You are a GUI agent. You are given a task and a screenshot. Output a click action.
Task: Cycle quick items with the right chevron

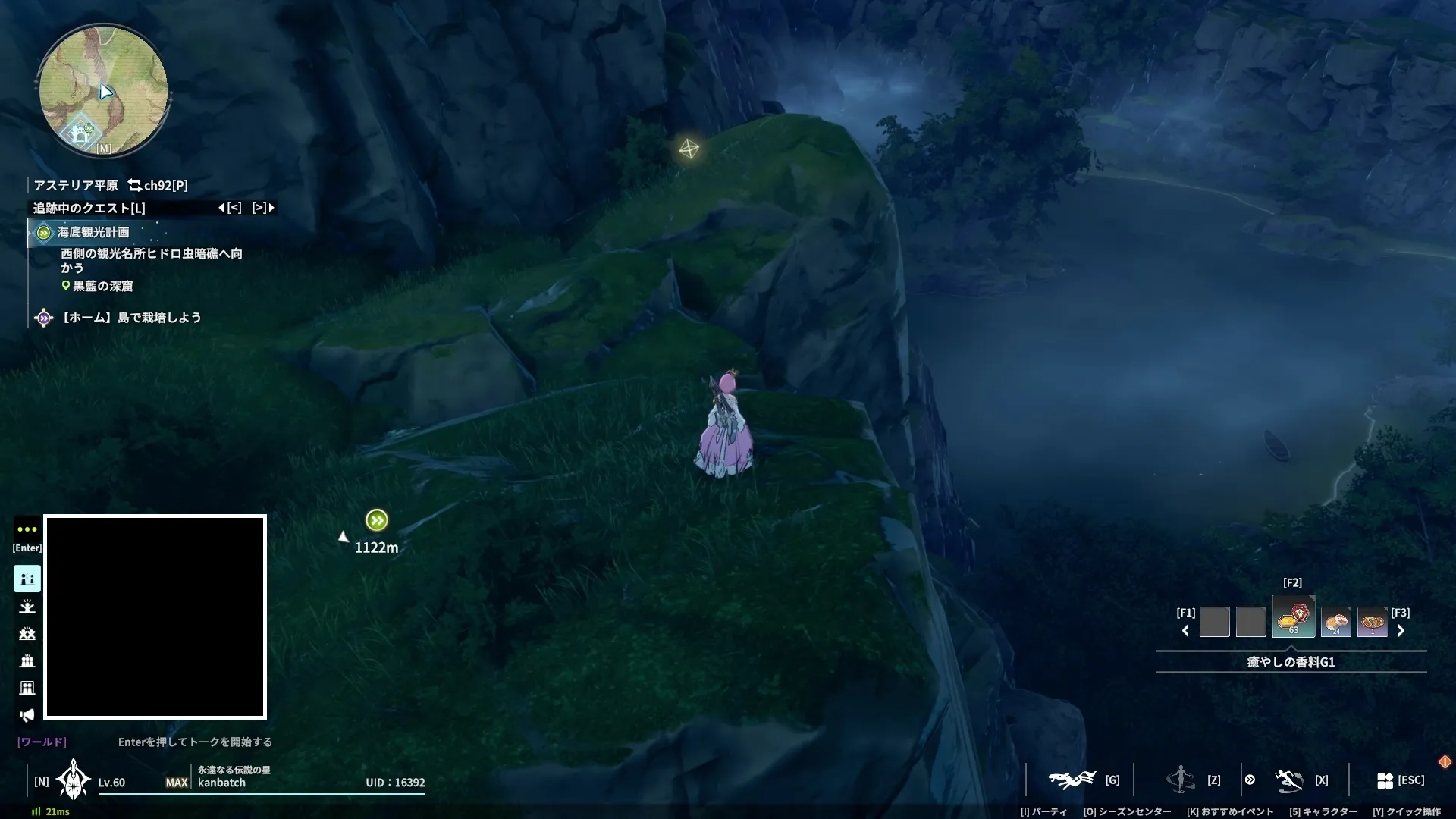(1401, 631)
